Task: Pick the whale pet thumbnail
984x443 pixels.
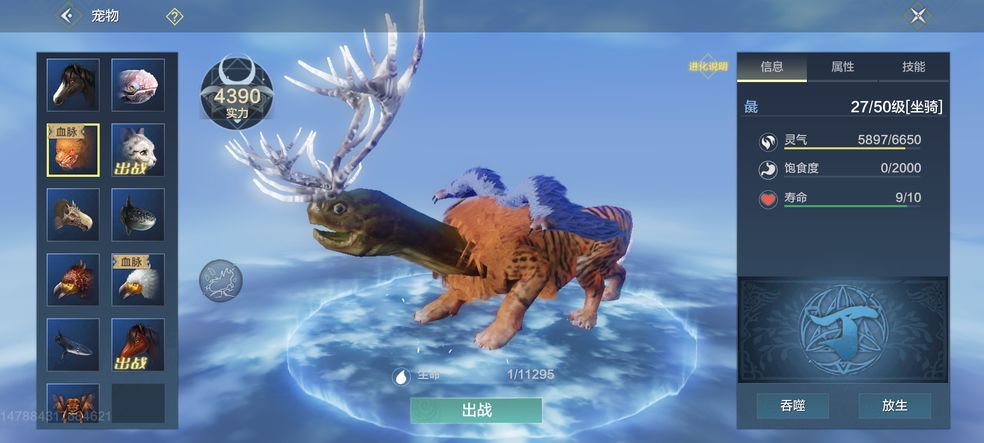Action: 73,344
